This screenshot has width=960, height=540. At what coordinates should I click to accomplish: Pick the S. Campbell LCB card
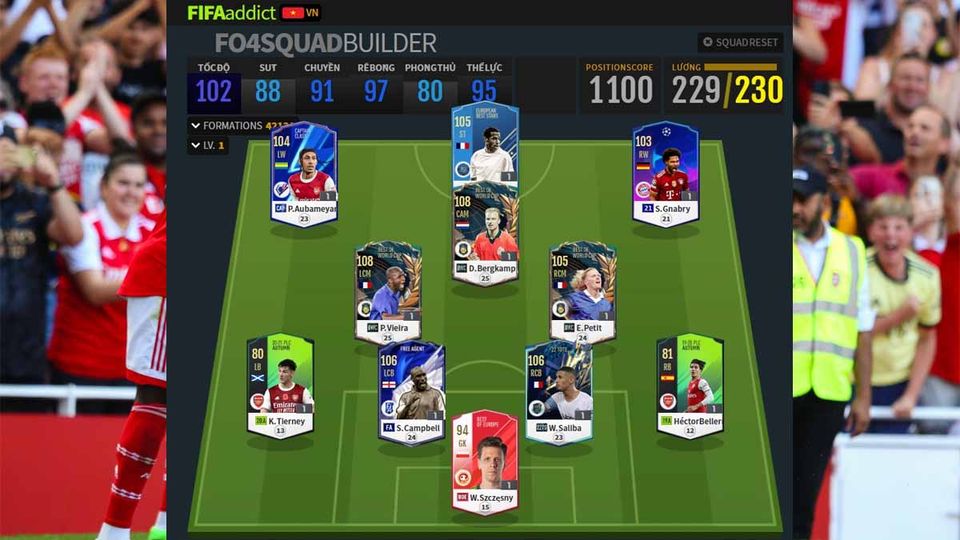pyautogui.click(x=411, y=392)
